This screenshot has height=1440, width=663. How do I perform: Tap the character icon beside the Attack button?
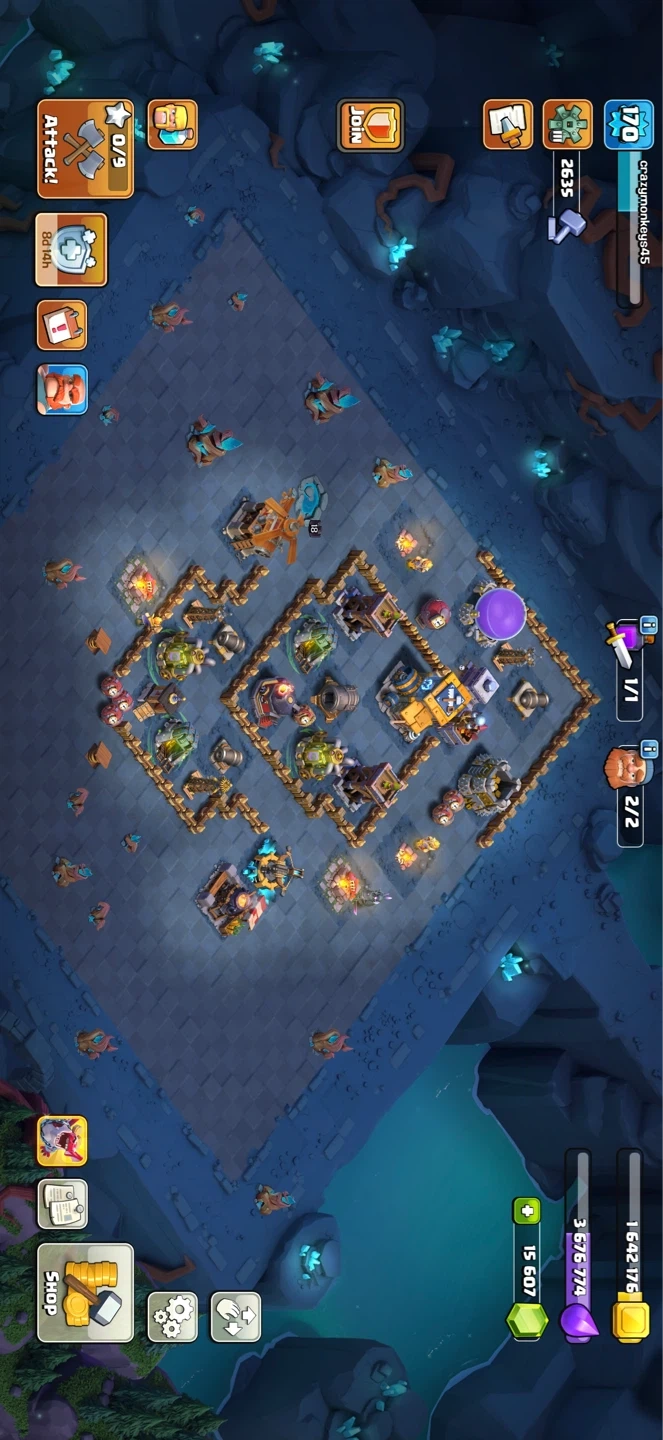point(172,125)
